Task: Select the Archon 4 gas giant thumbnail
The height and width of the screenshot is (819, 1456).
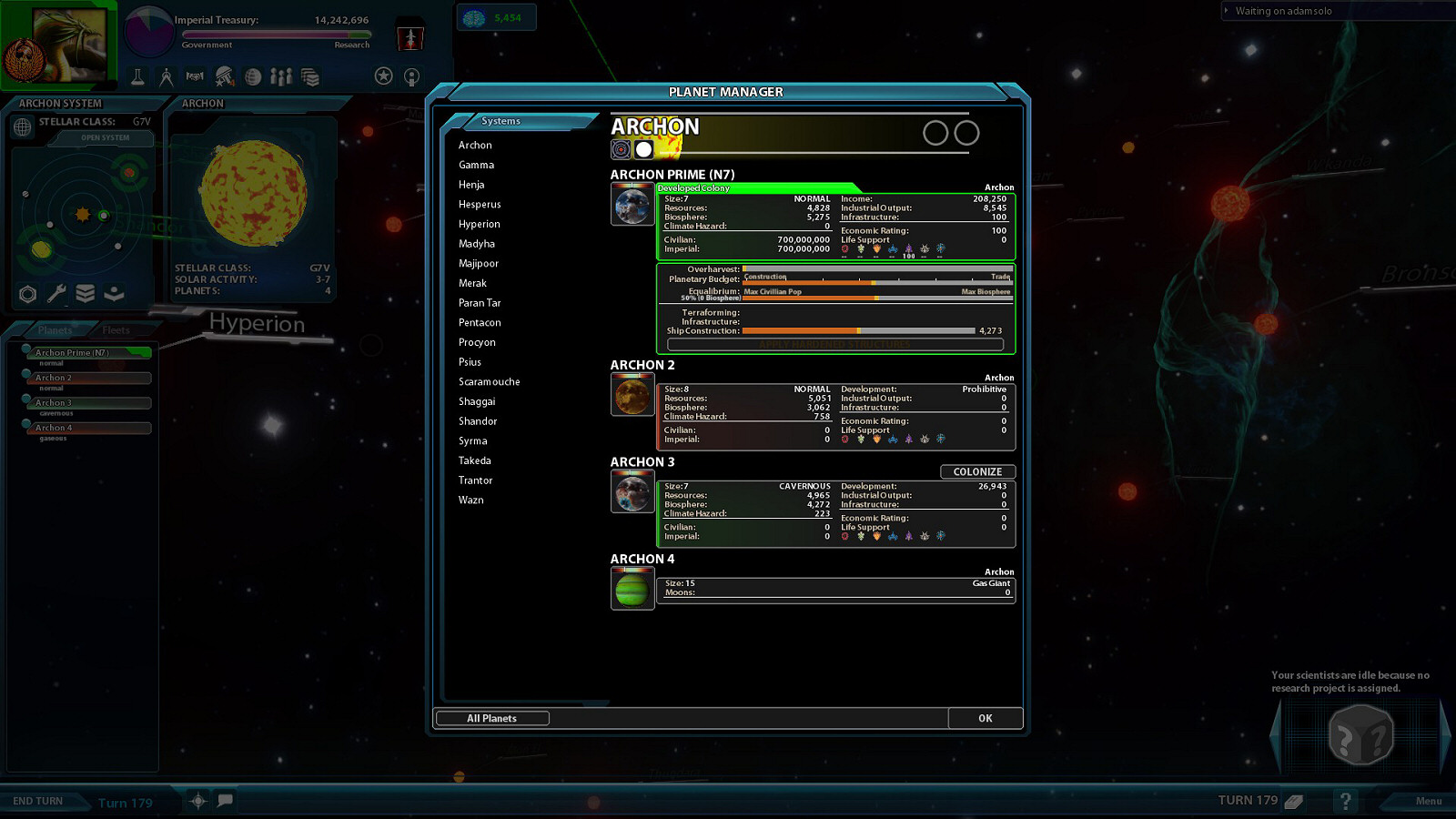Action: [x=632, y=589]
